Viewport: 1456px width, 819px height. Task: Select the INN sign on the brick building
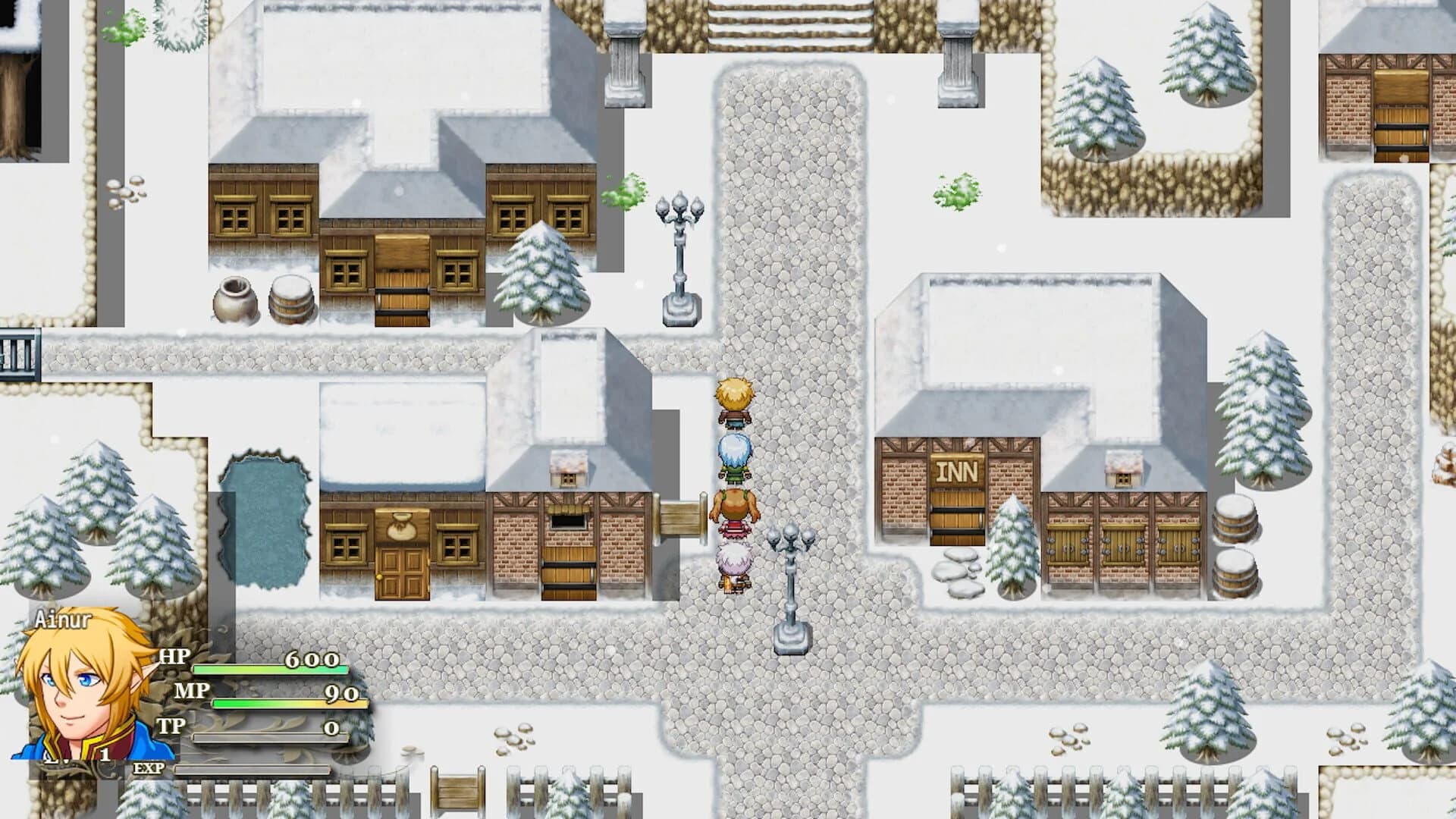tap(957, 471)
